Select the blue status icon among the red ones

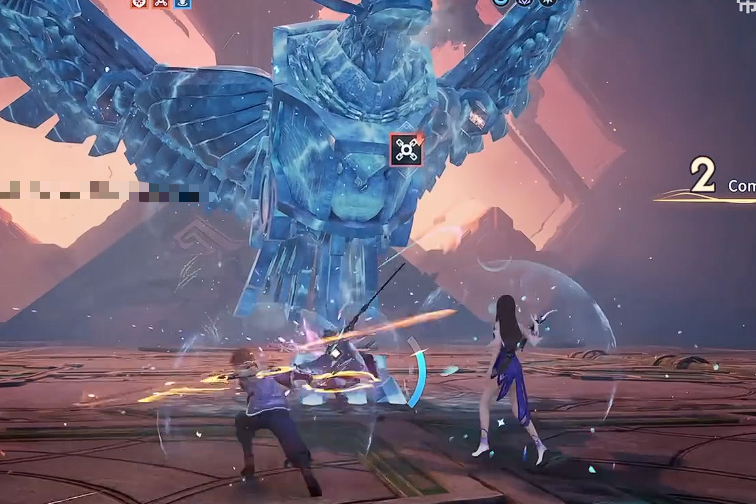182,3
